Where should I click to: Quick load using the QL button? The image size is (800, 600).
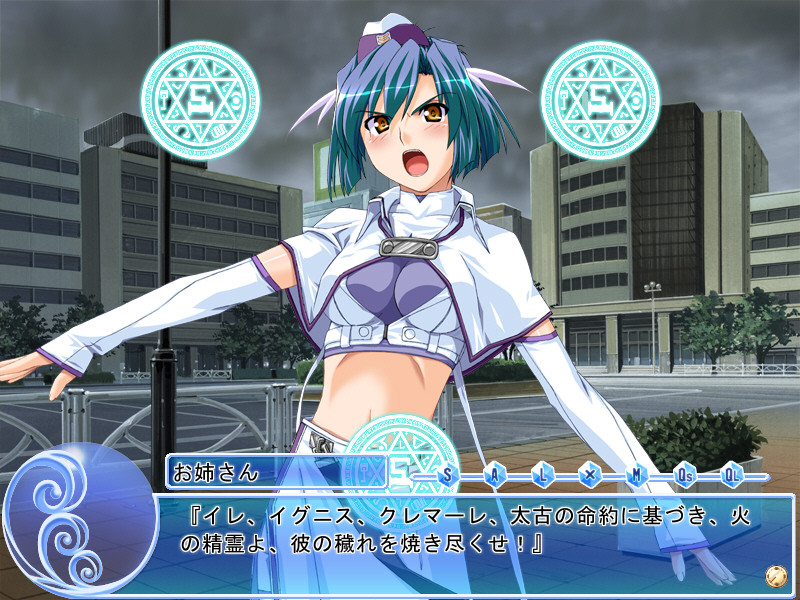pos(732,475)
